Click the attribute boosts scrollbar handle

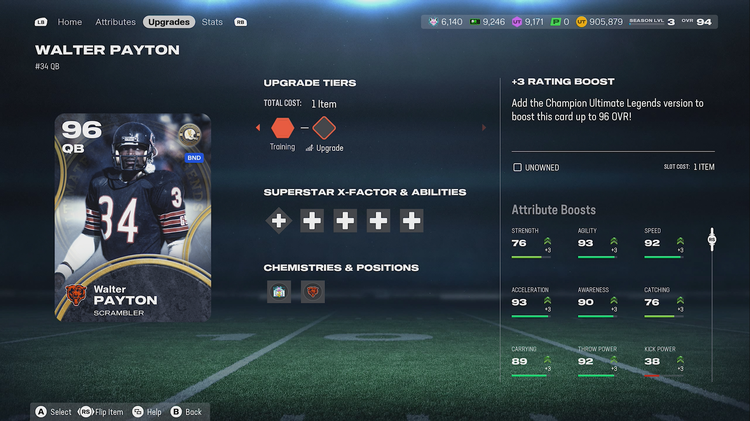(x=712, y=239)
